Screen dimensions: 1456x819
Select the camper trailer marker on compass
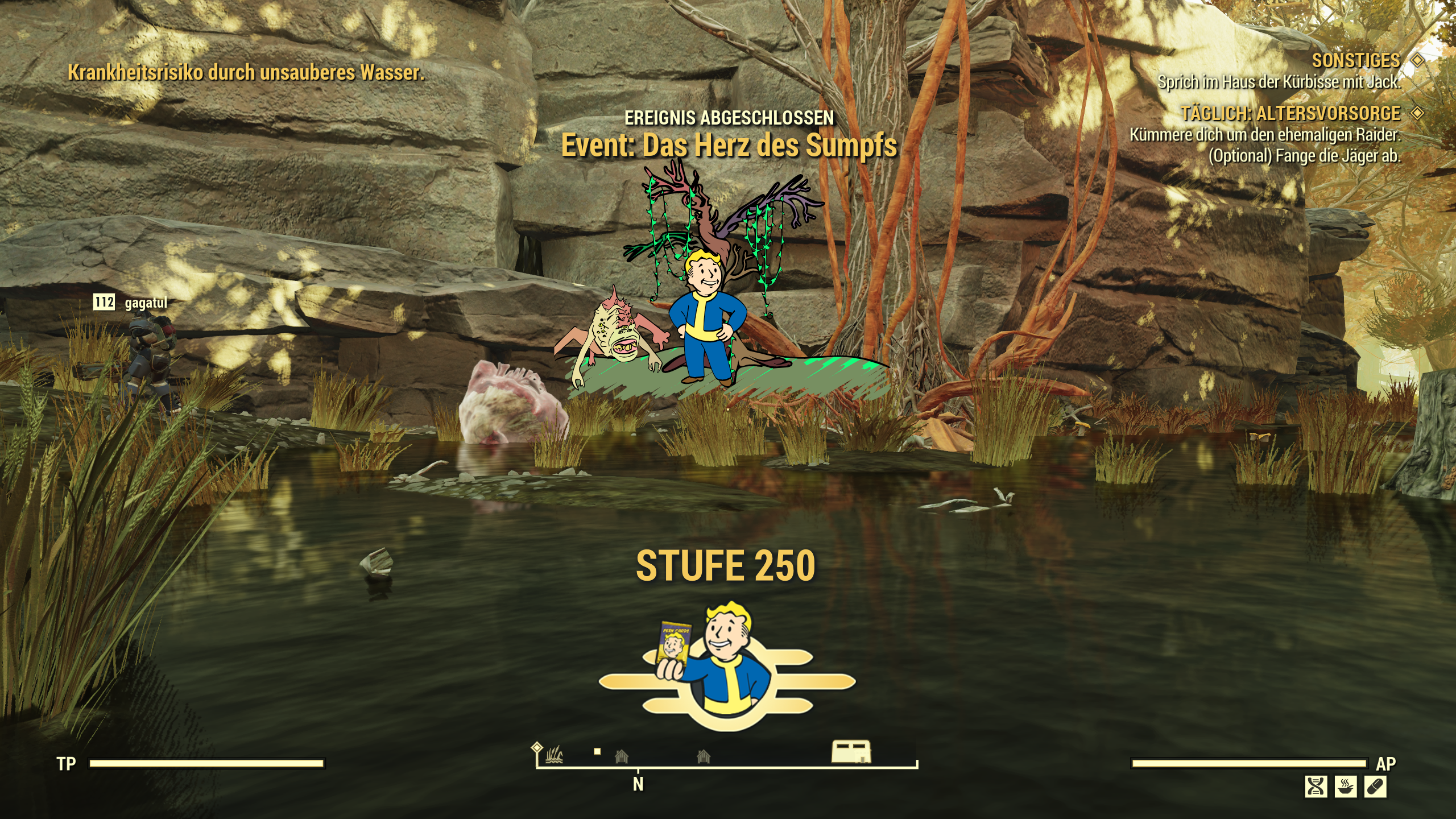pyautogui.click(x=851, y=751)
